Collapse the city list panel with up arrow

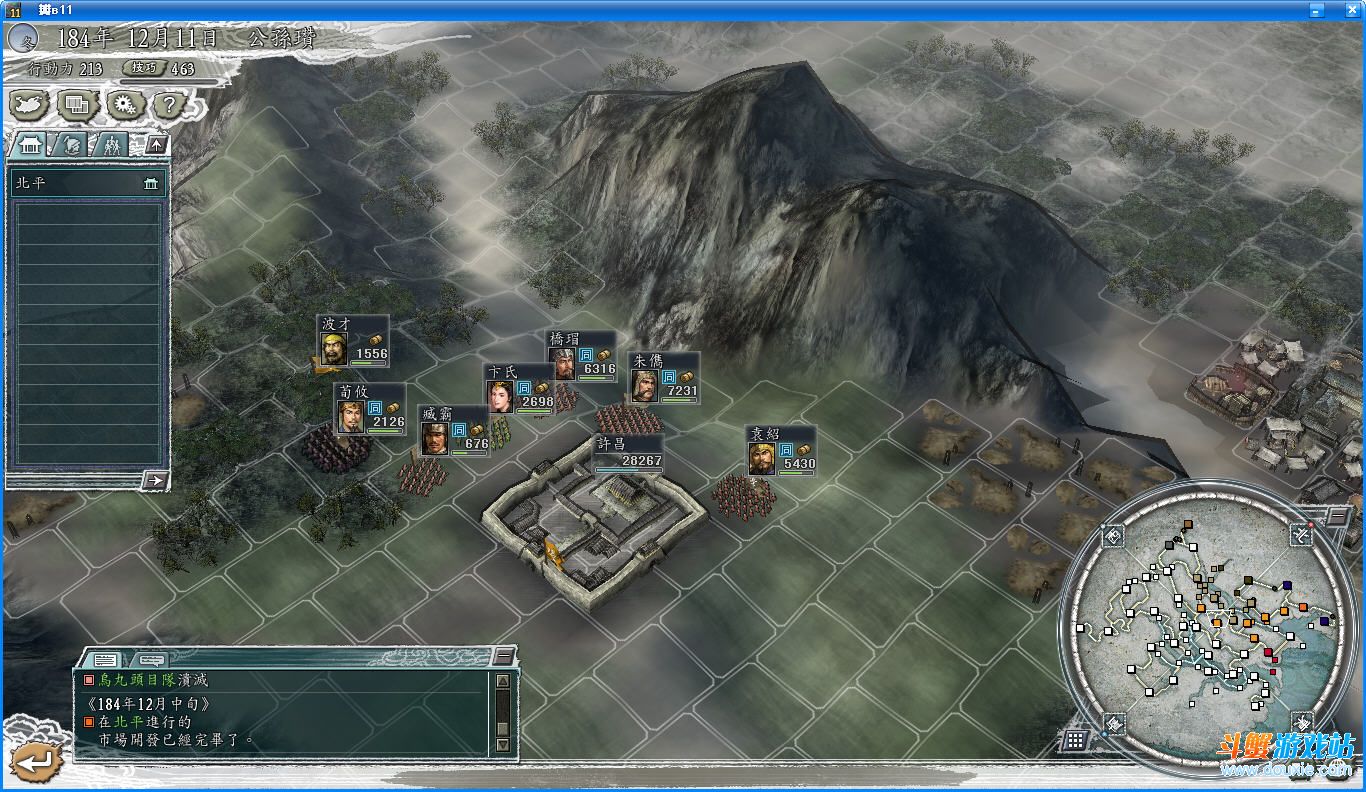155,144
